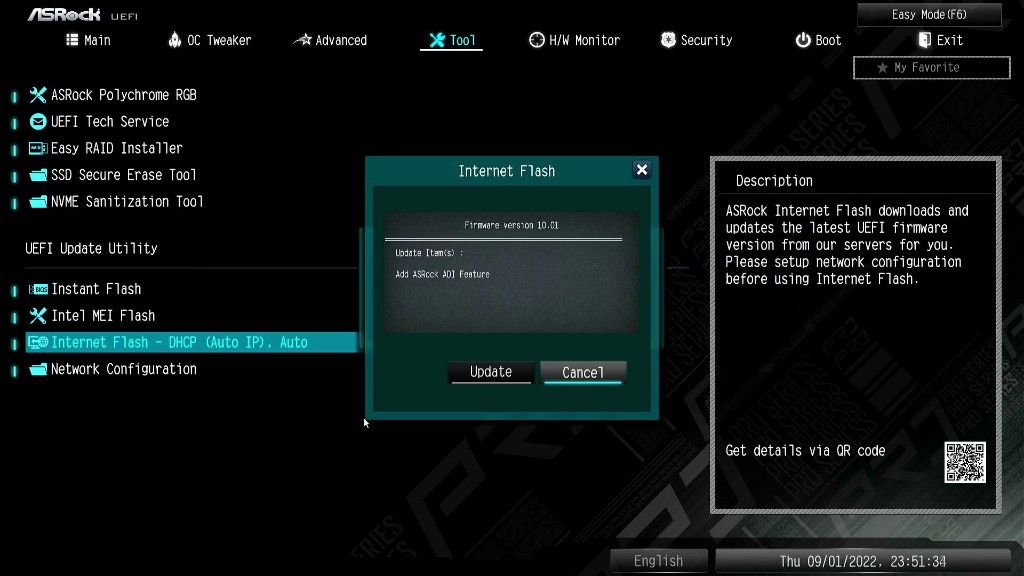This screenshot has width=1024, height=576.
Task: Start the Easy RAID Installer
Action: (x=116, y=148)
